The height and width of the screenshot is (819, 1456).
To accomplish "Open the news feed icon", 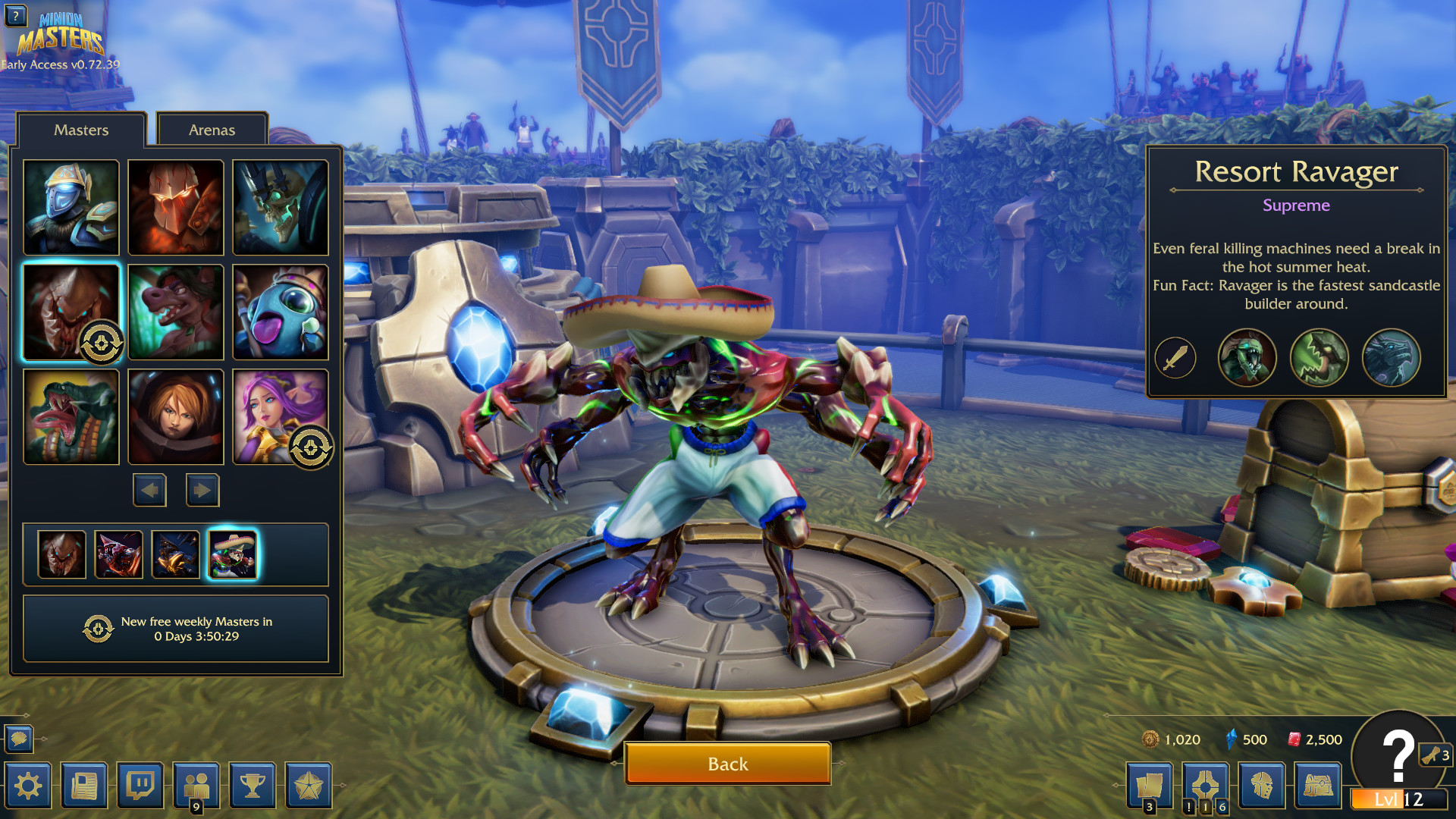I will [x=83, y=786].
